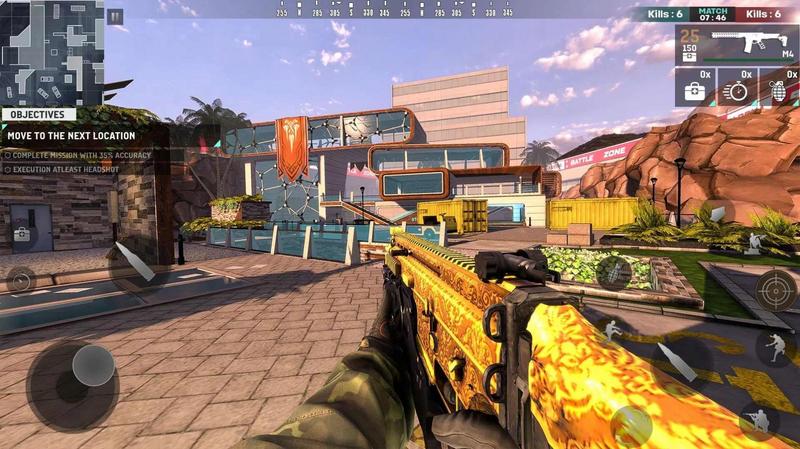Pause the match
Image resolution: width=800 pixels, height=449 pixels.
(x=115, y=16)
